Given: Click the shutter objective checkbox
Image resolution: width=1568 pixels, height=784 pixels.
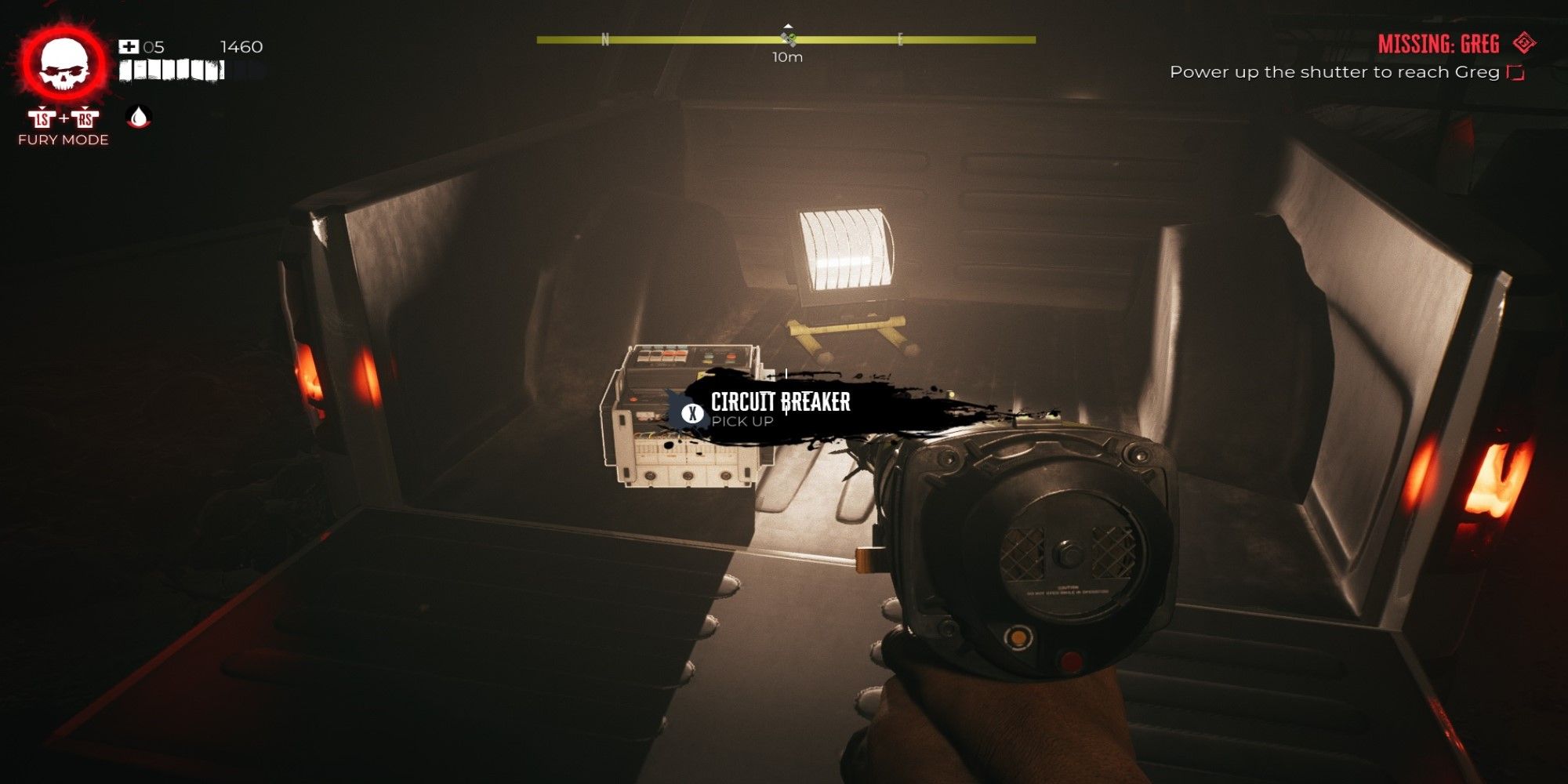Looking at the screenshot, I should [x=1515, y=72].
